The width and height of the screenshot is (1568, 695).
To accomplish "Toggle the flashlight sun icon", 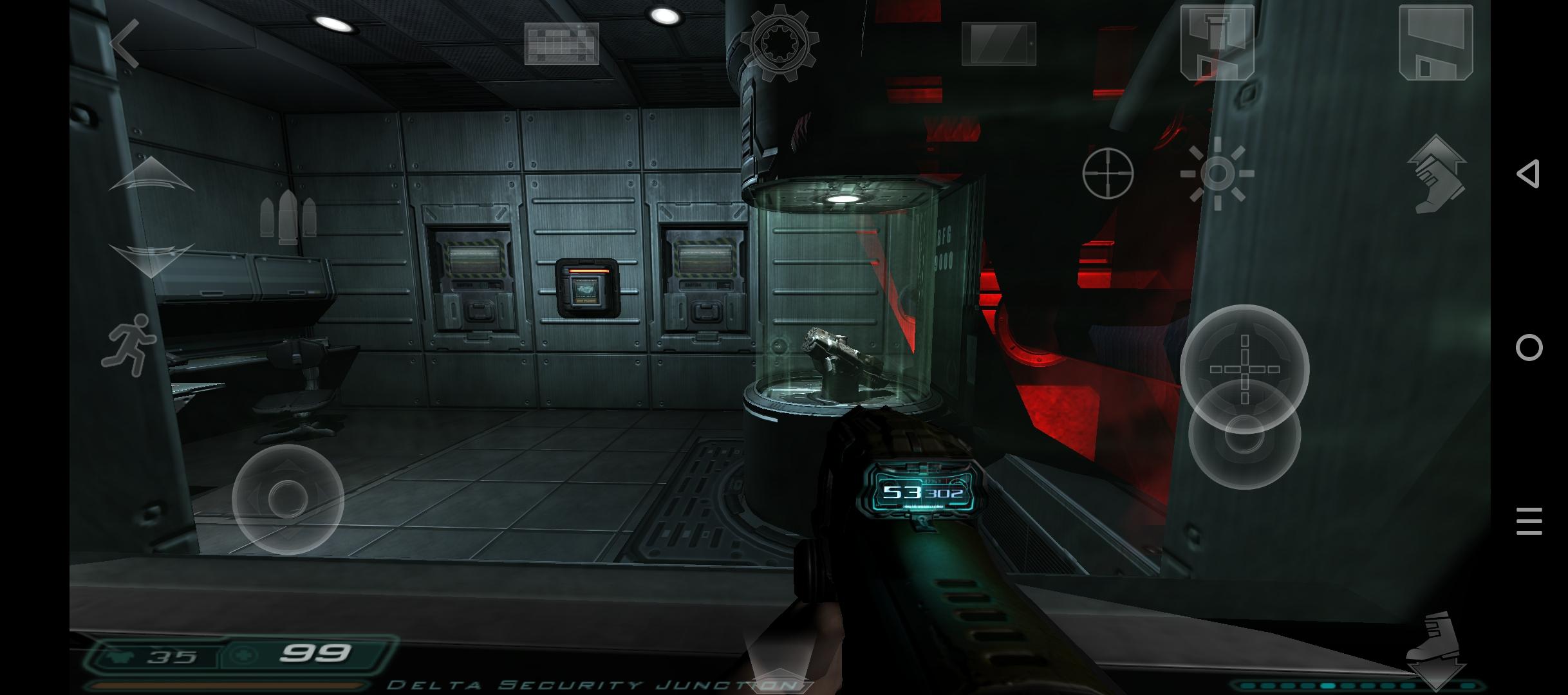I will 1217,173.
